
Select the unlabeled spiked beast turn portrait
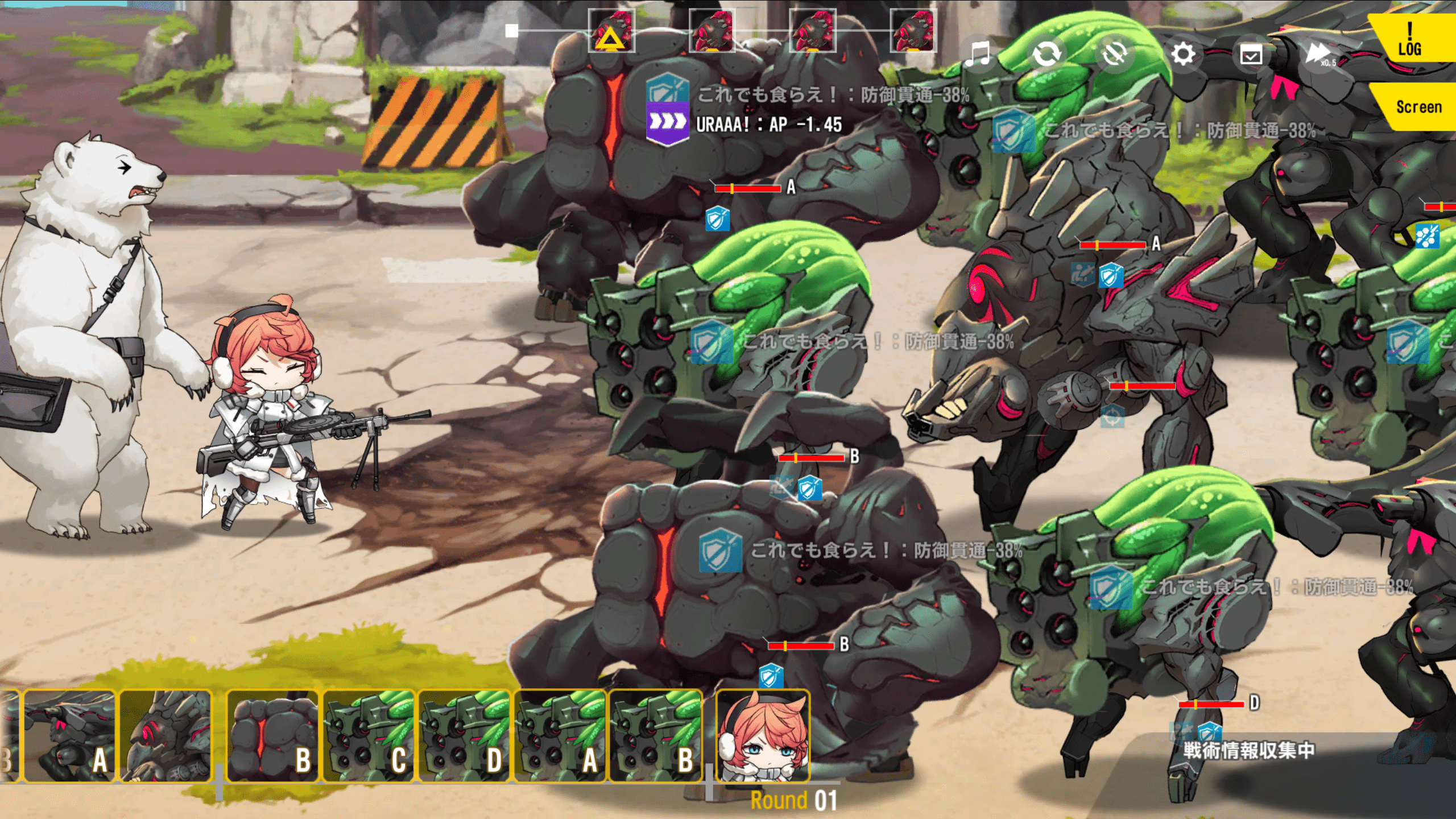(166, 736)
